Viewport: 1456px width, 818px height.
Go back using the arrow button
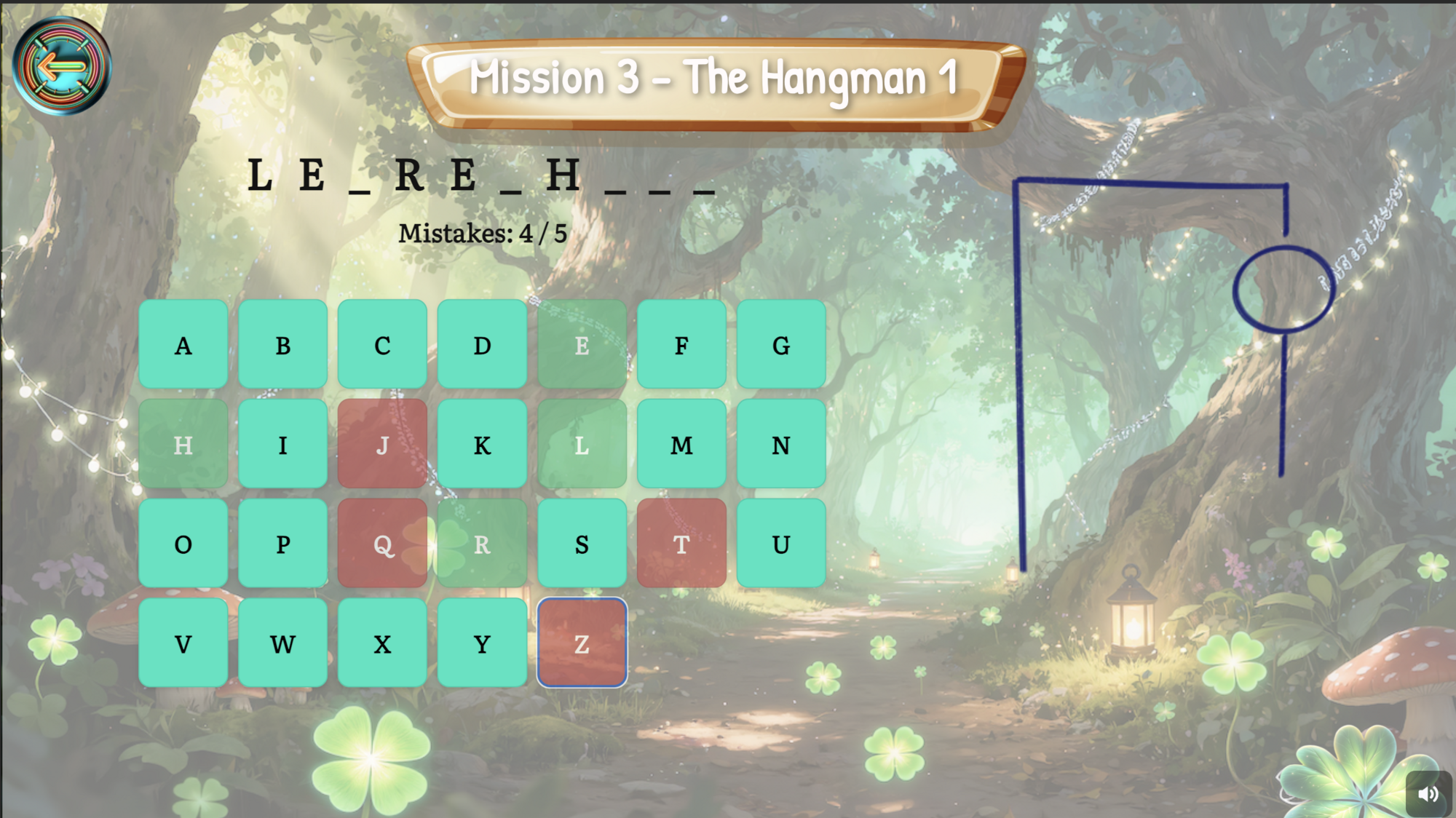(x=62, y=67)
